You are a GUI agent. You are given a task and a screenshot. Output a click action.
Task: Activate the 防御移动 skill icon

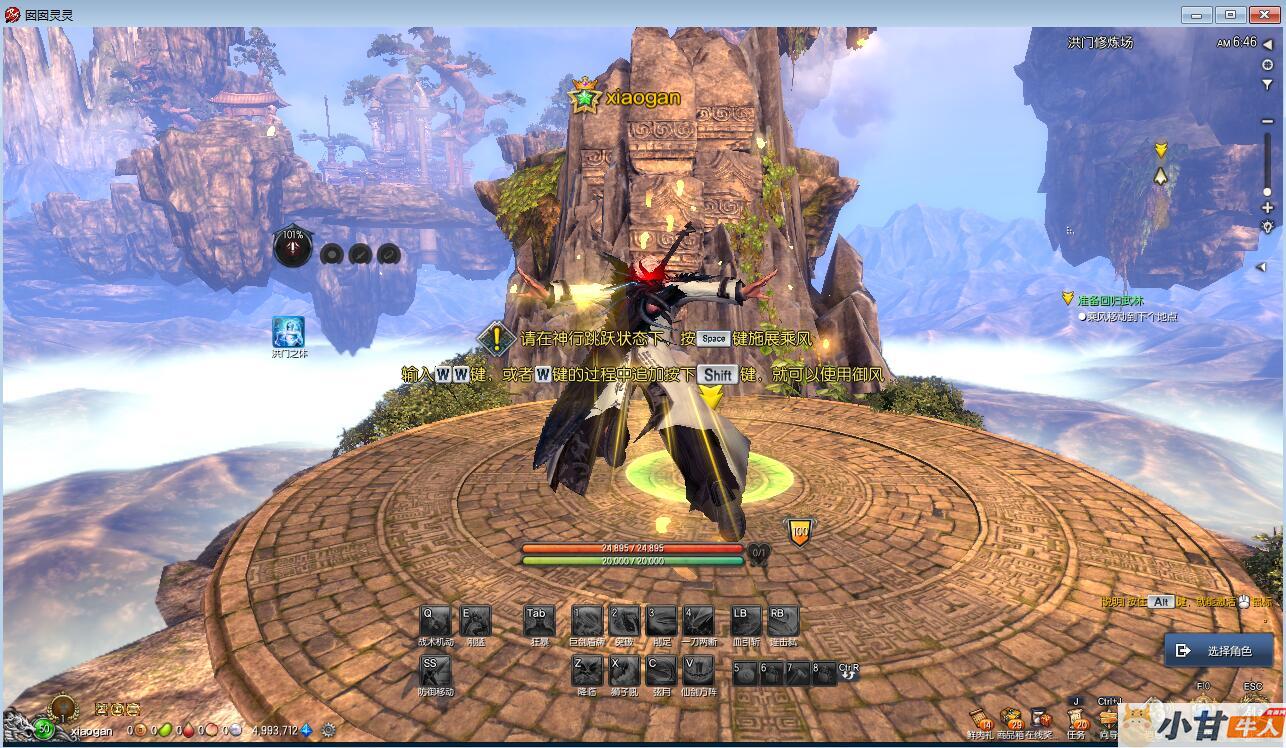(435, 670)
